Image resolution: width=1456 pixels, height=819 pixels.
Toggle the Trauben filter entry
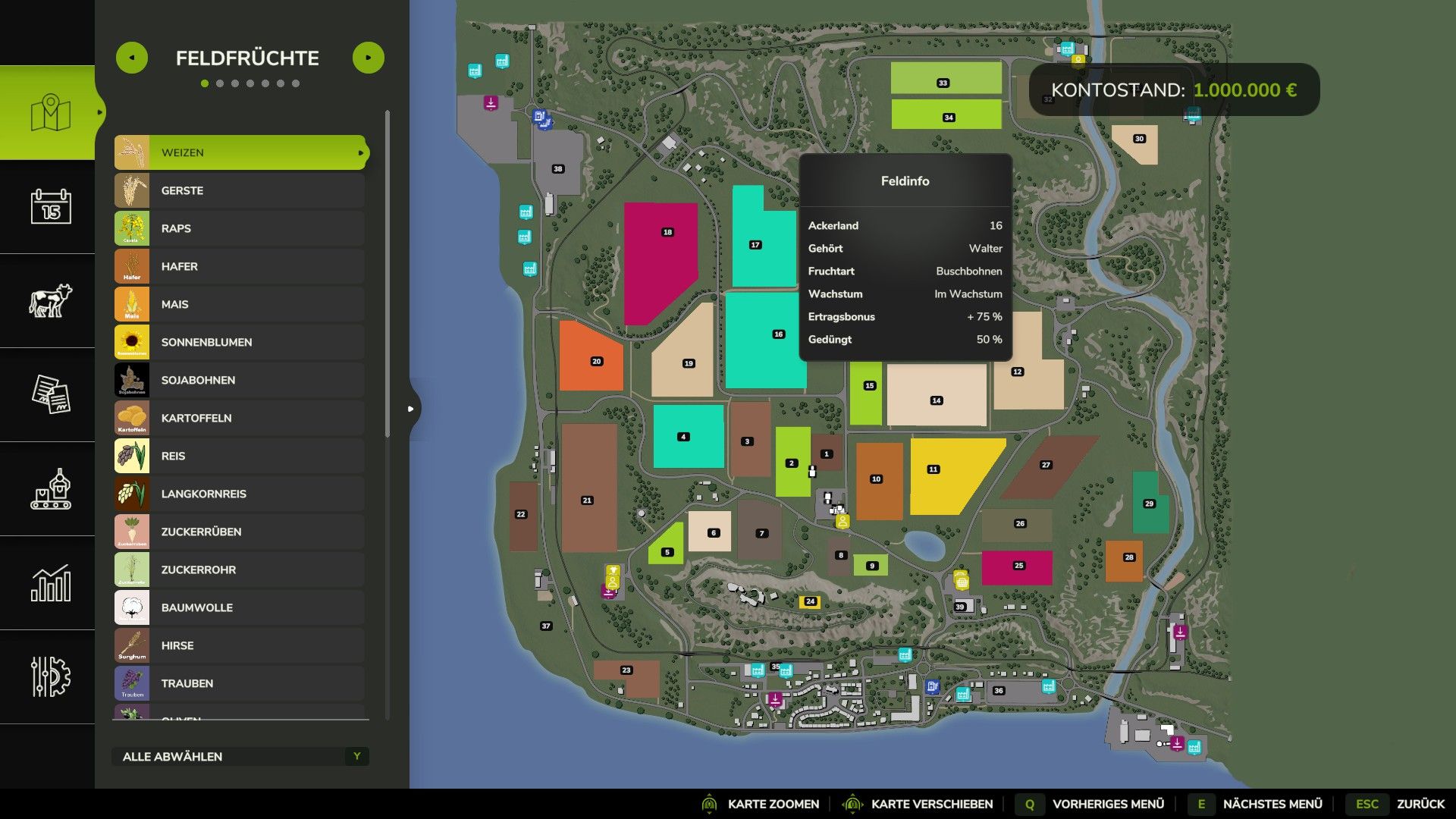(240, 683)
